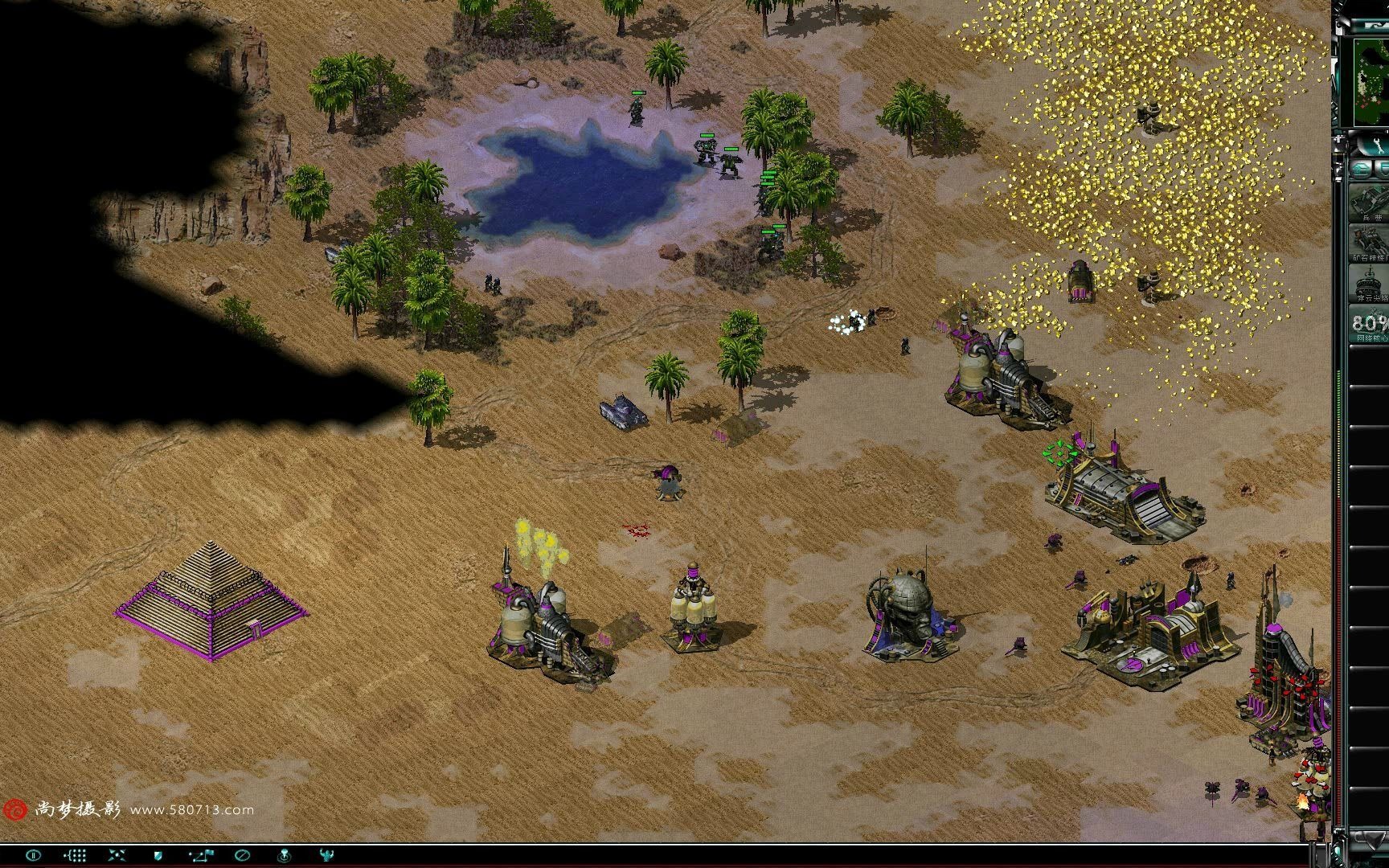This screenshot has width=1389, height=868.
Task: Click the 网络核心 icon showing 80% progress
Action: 1370,325
